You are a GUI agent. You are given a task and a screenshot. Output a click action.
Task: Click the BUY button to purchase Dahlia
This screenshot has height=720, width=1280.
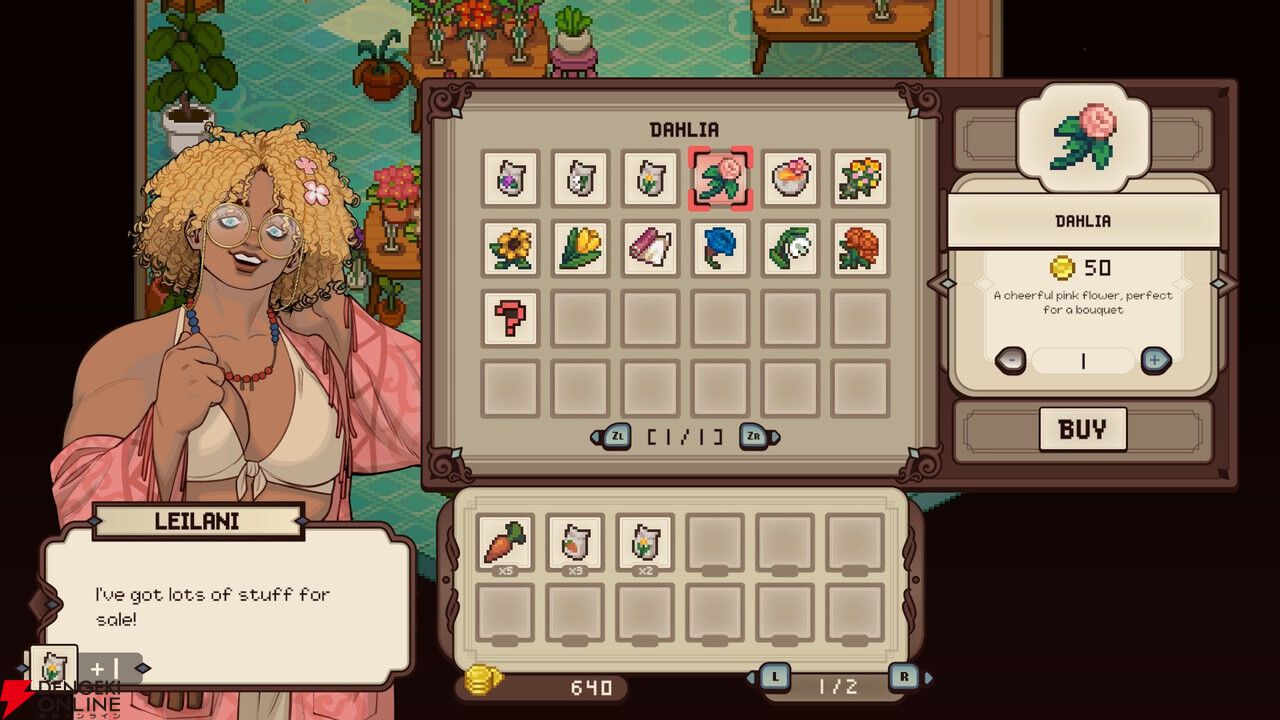1083,429
